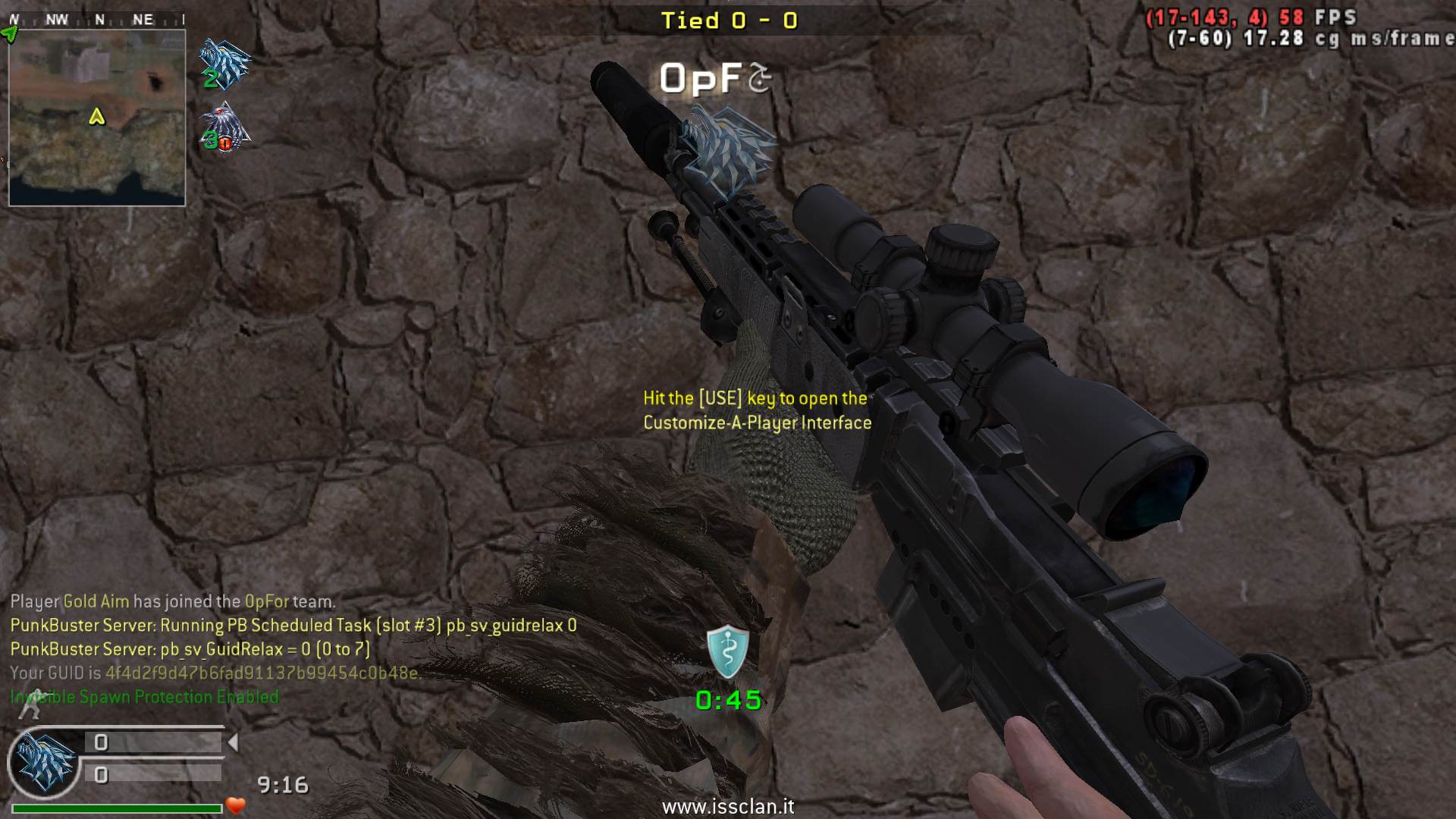Open the www.issclan.it website link
Image resolution: width=1456 pixels, height=819 pixels.
tap(728, 806)
